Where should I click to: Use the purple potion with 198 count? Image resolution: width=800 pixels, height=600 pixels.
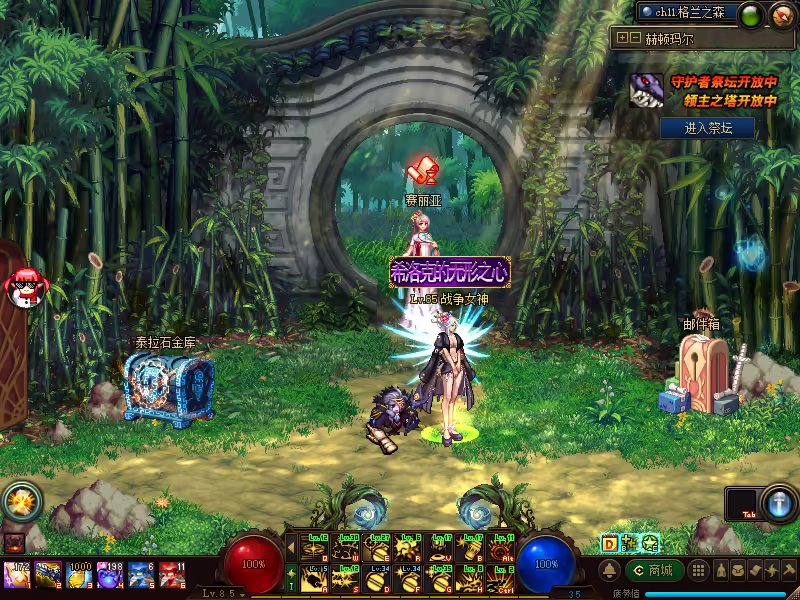[110, 574]
